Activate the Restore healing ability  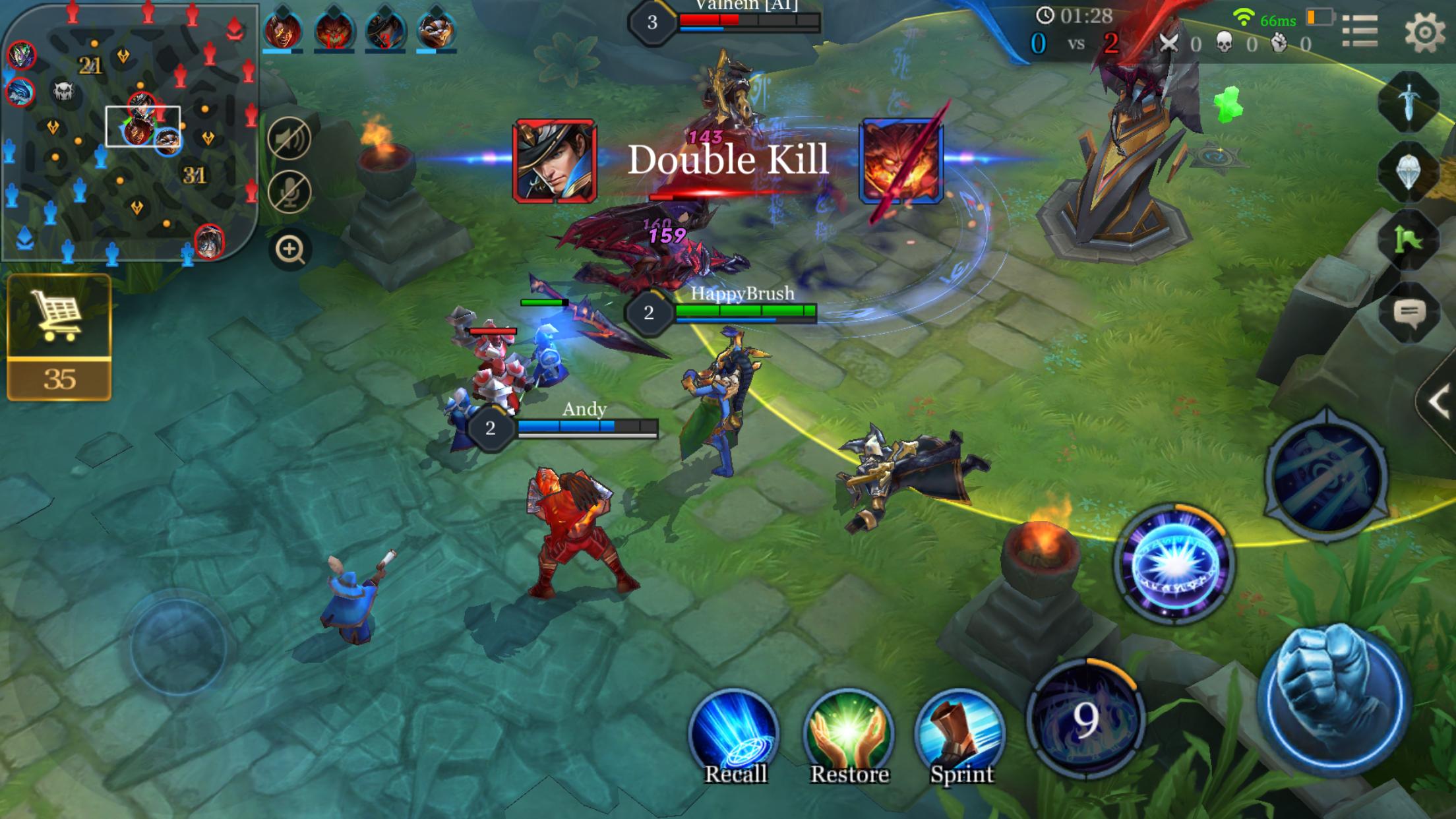point(849,735)
